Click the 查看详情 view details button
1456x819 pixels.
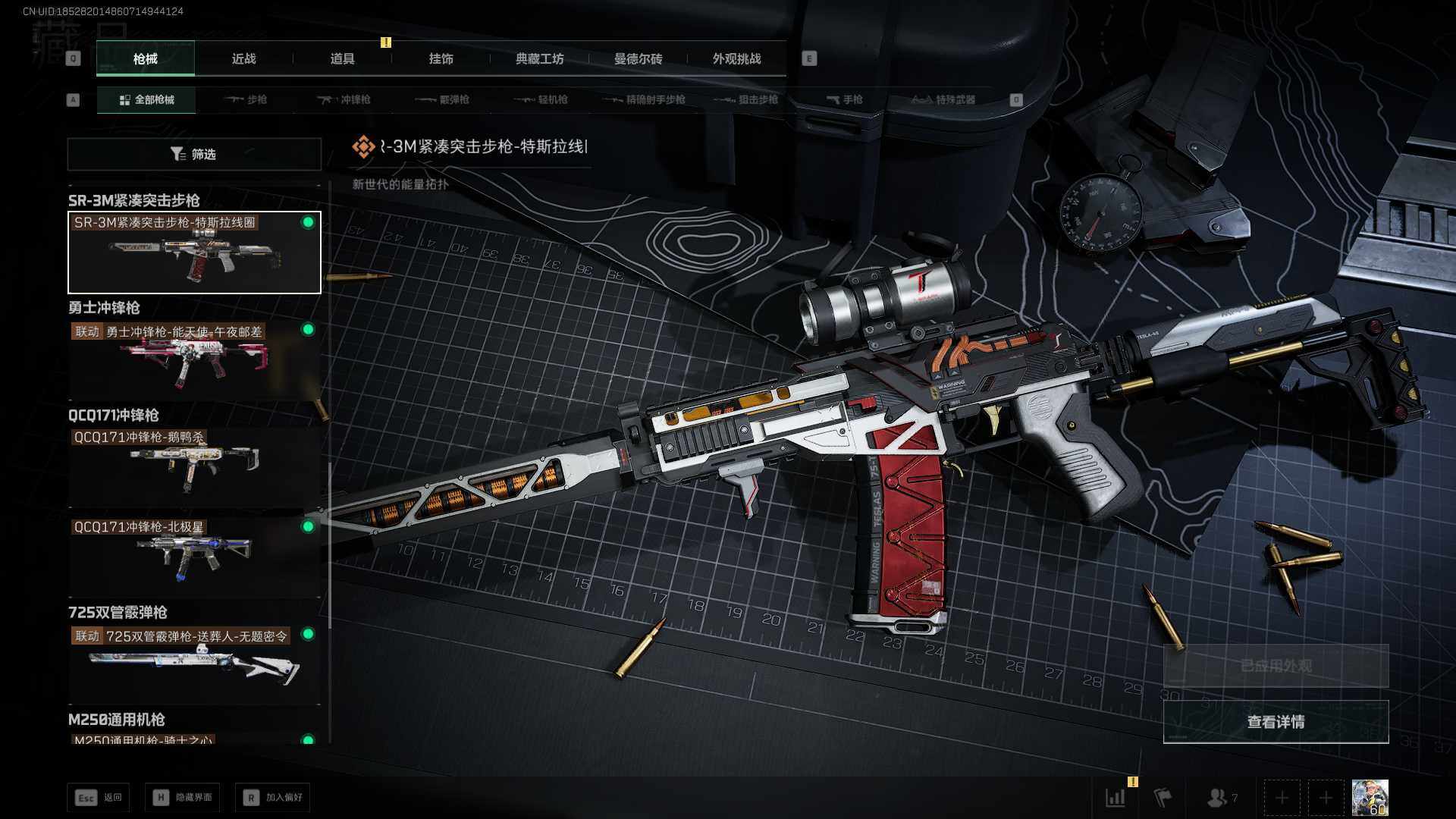click(1276, 722)
